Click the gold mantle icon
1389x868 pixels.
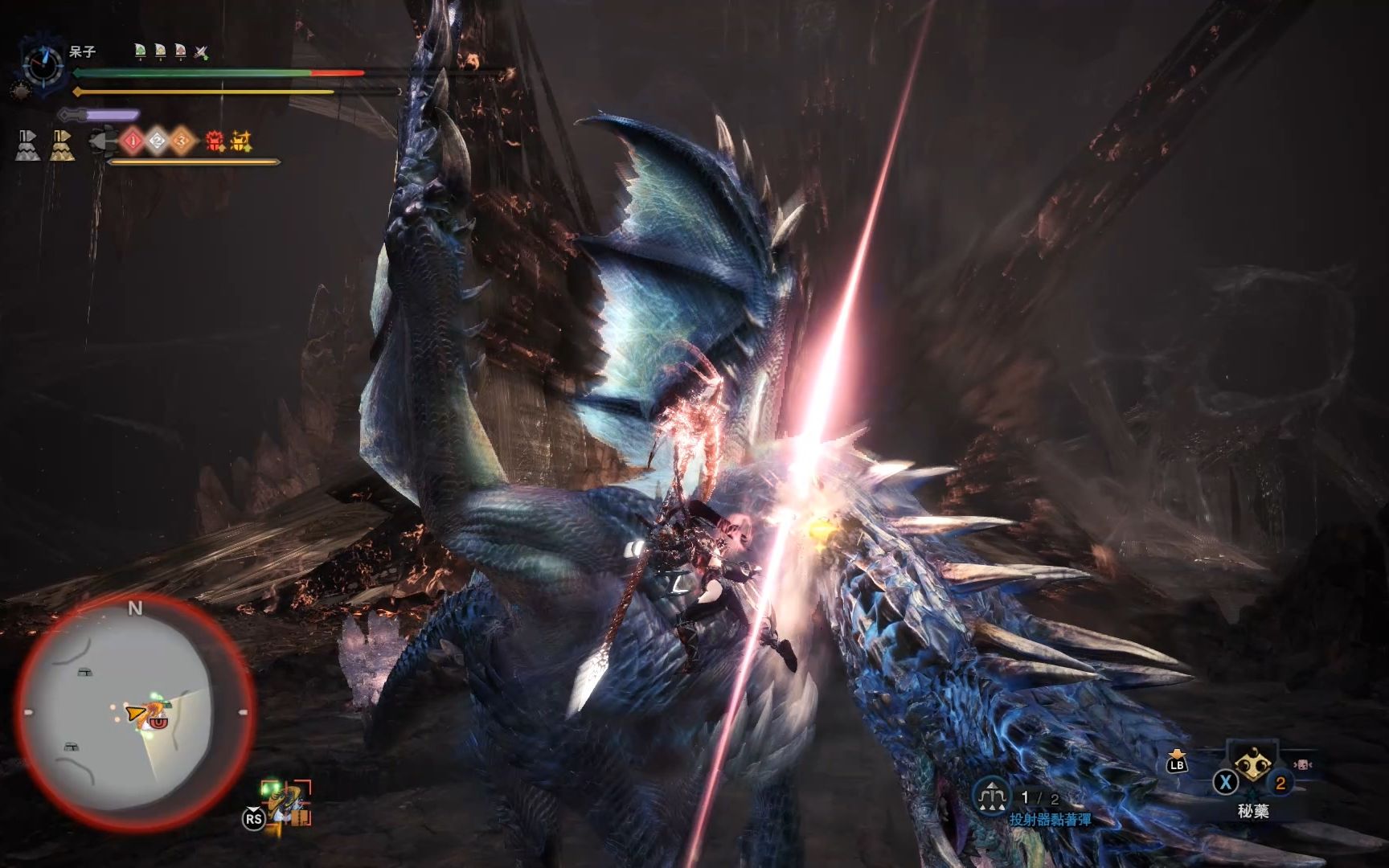click(x=62, y=145)
